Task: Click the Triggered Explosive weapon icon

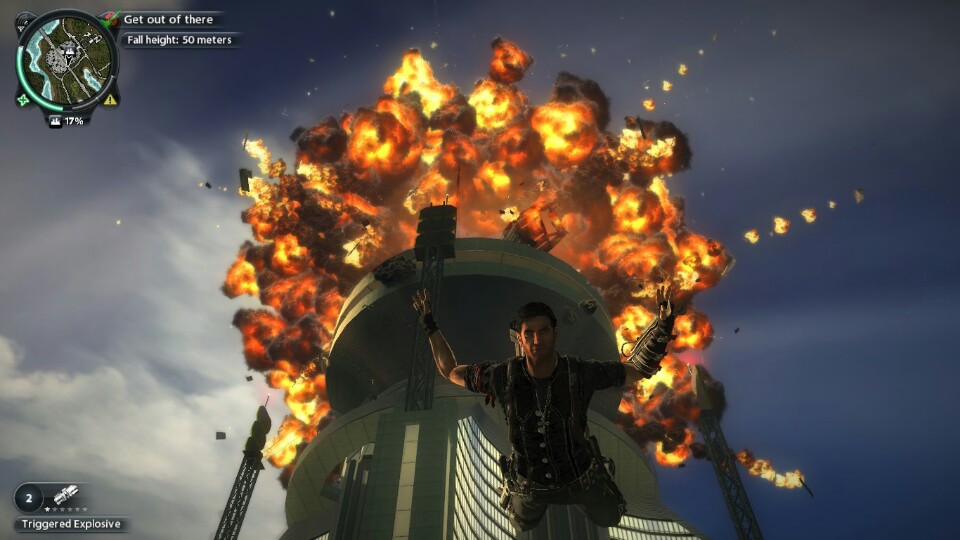Action: tap(67, 496)
